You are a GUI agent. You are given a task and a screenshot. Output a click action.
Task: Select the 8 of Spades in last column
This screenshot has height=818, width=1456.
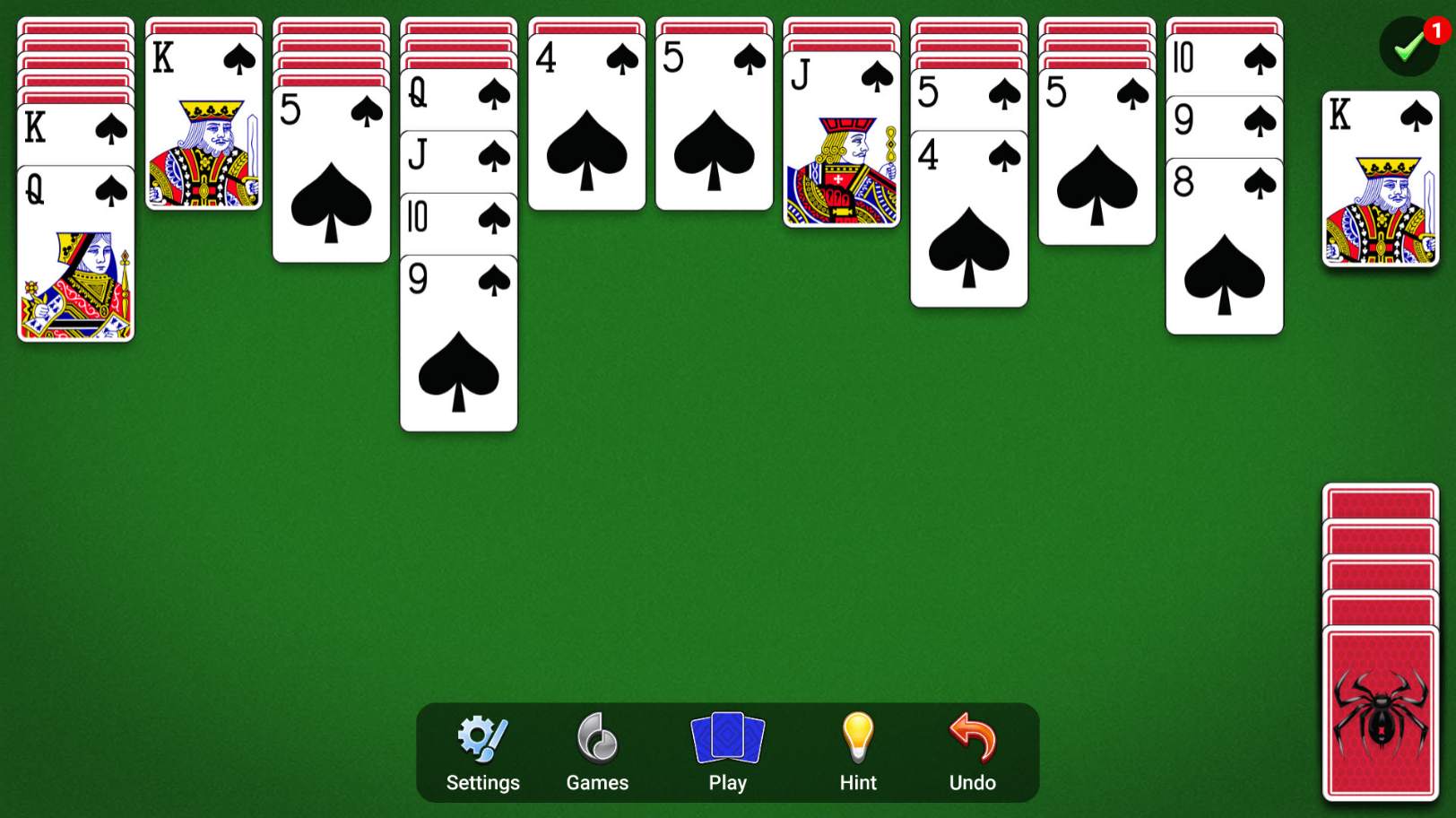[1224, 260]
